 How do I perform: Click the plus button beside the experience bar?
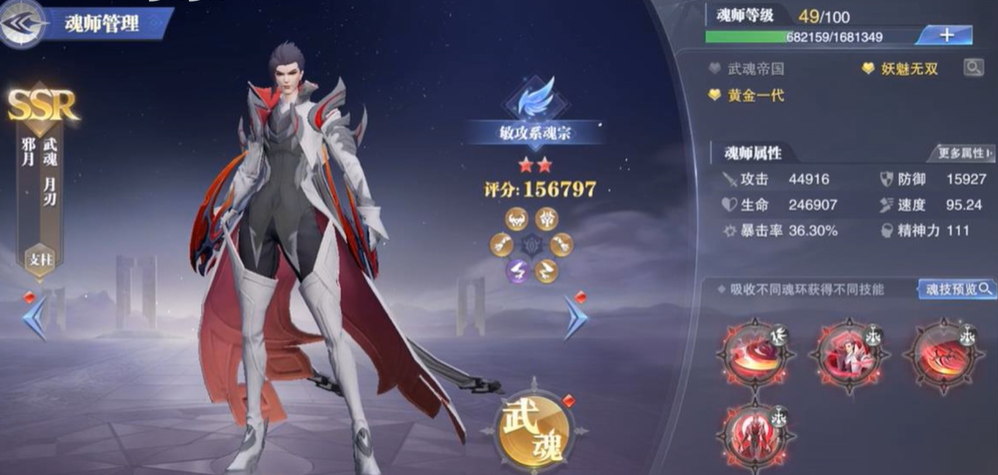point(946,35)
